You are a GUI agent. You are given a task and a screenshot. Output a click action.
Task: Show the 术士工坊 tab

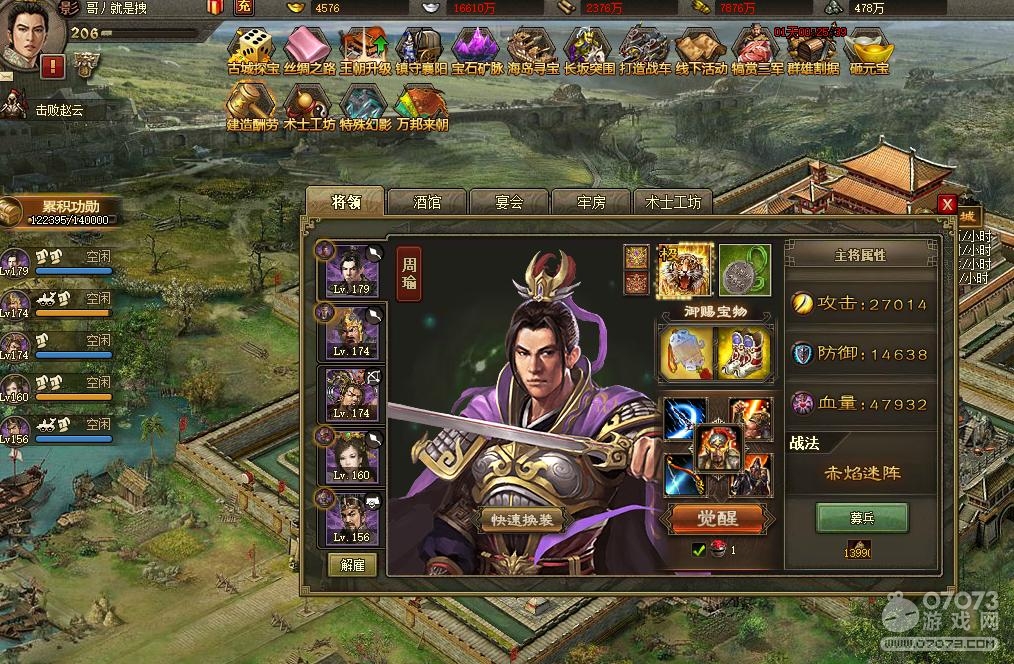[673, 202]
